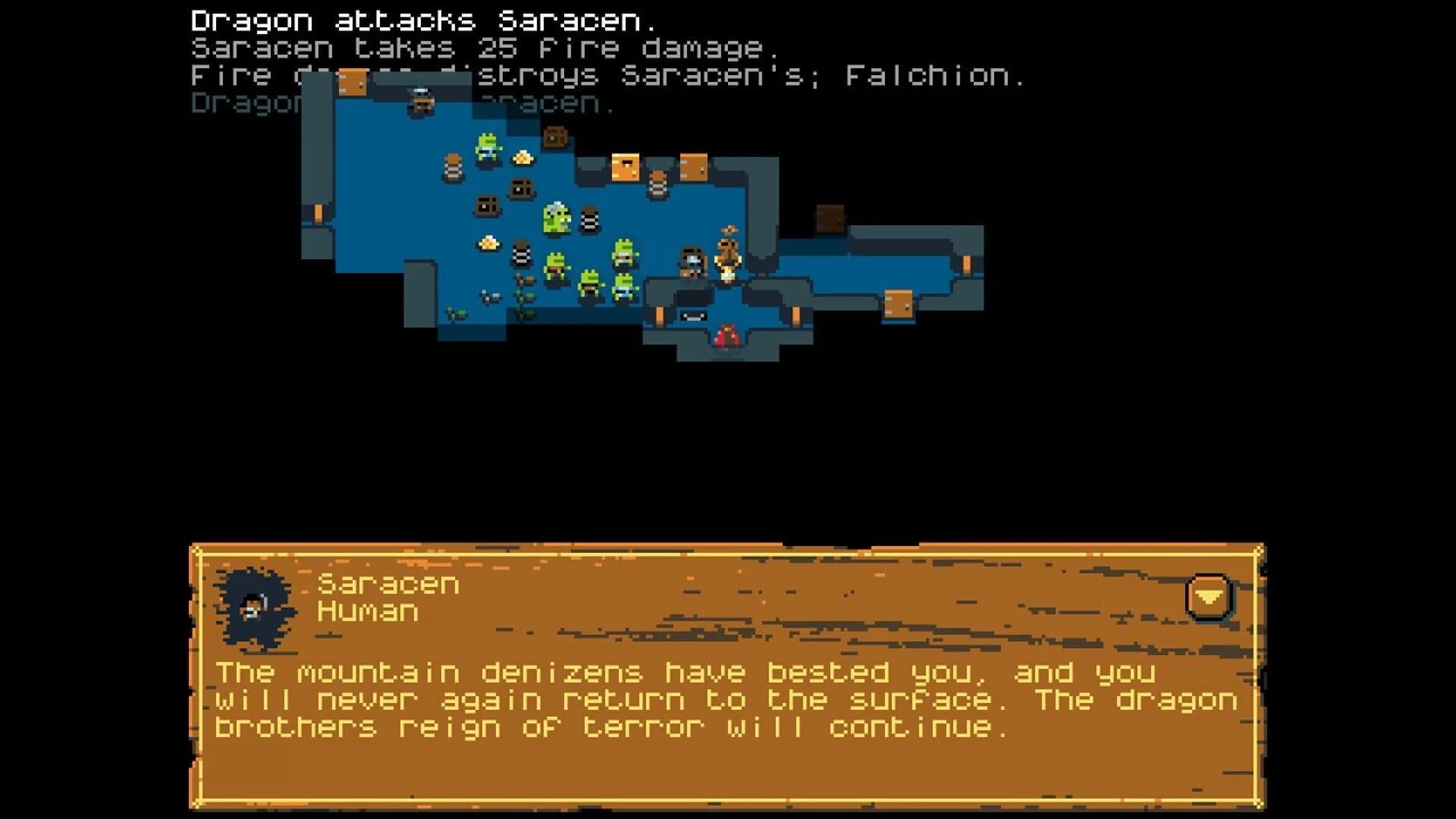Select the torch on the left cave wall
The width and height of the screenshot is (1456, 819).
point(318,212)
